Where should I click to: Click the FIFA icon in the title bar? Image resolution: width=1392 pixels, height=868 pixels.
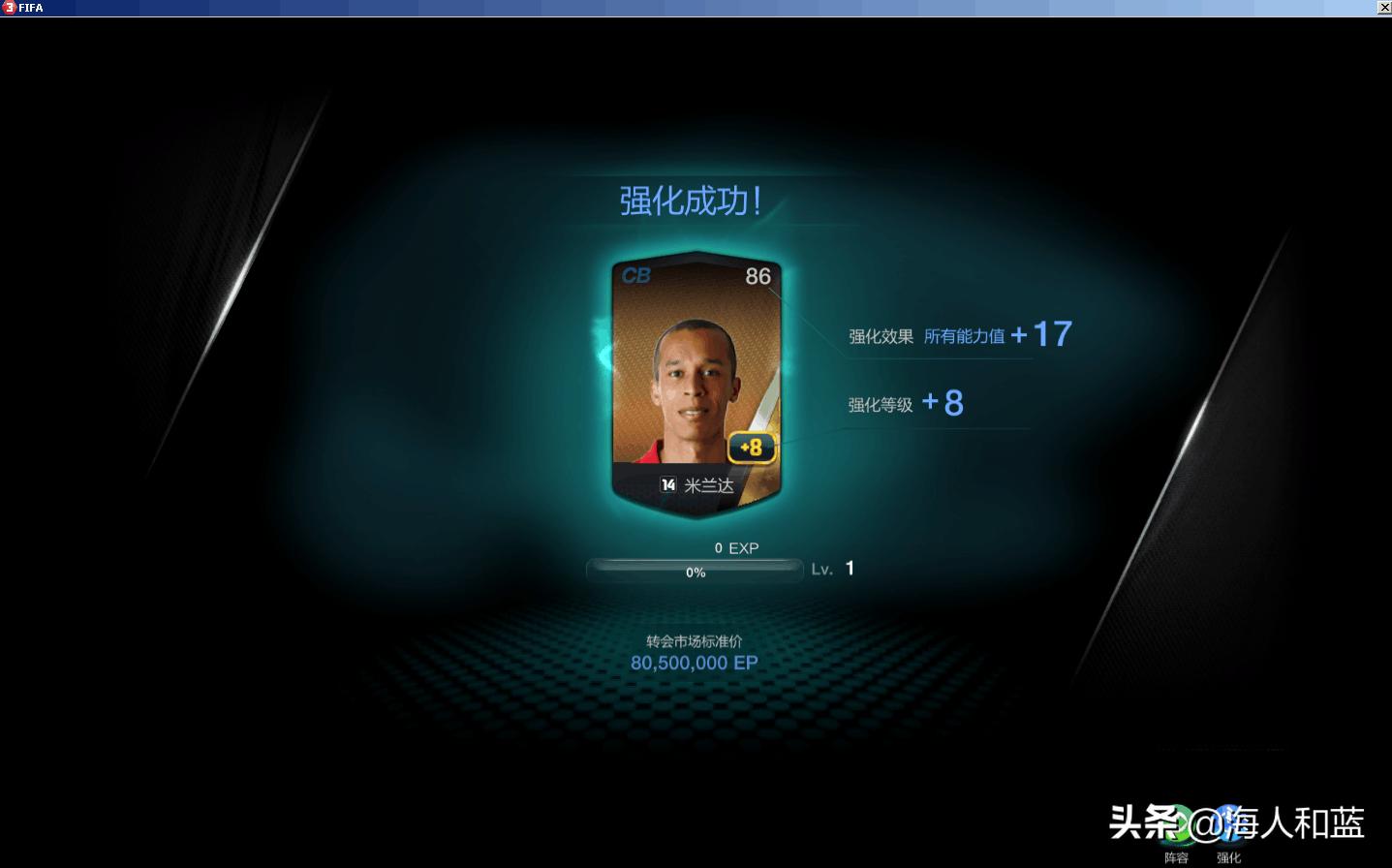click(8, 8)
